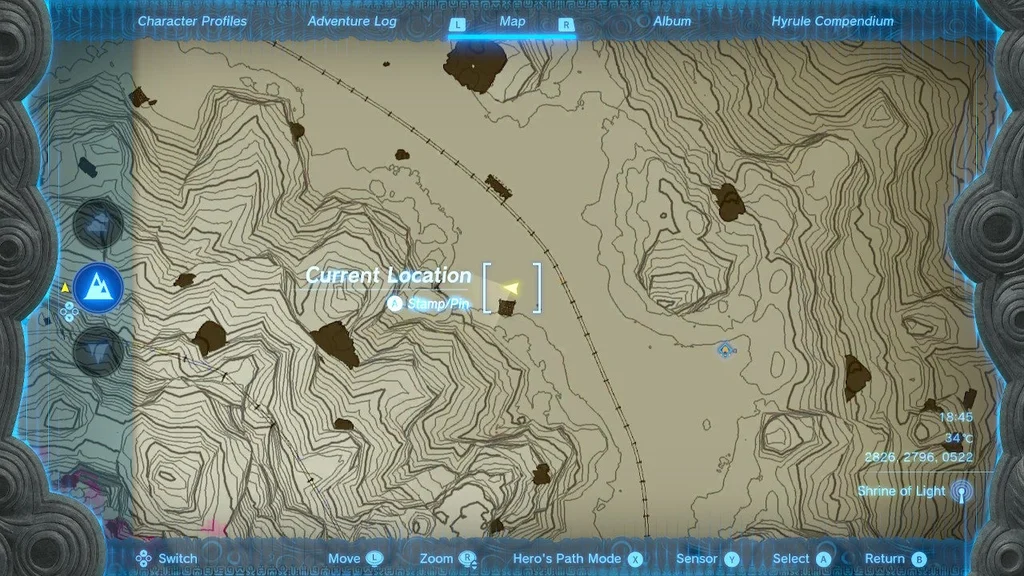
Task: Click the Shrine of Light sensor indicator
Action: point(961,492)
